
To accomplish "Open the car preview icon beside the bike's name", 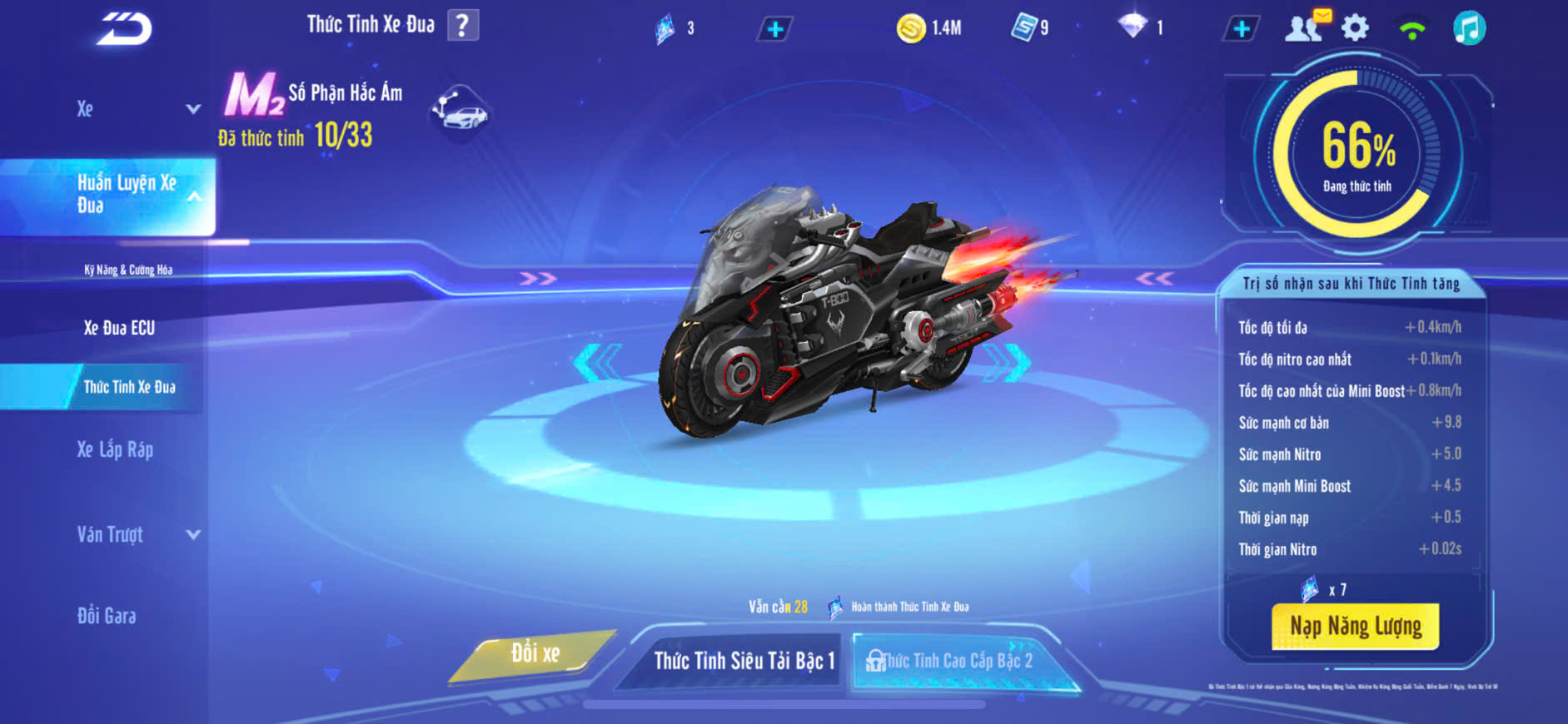I will point(460,112).
